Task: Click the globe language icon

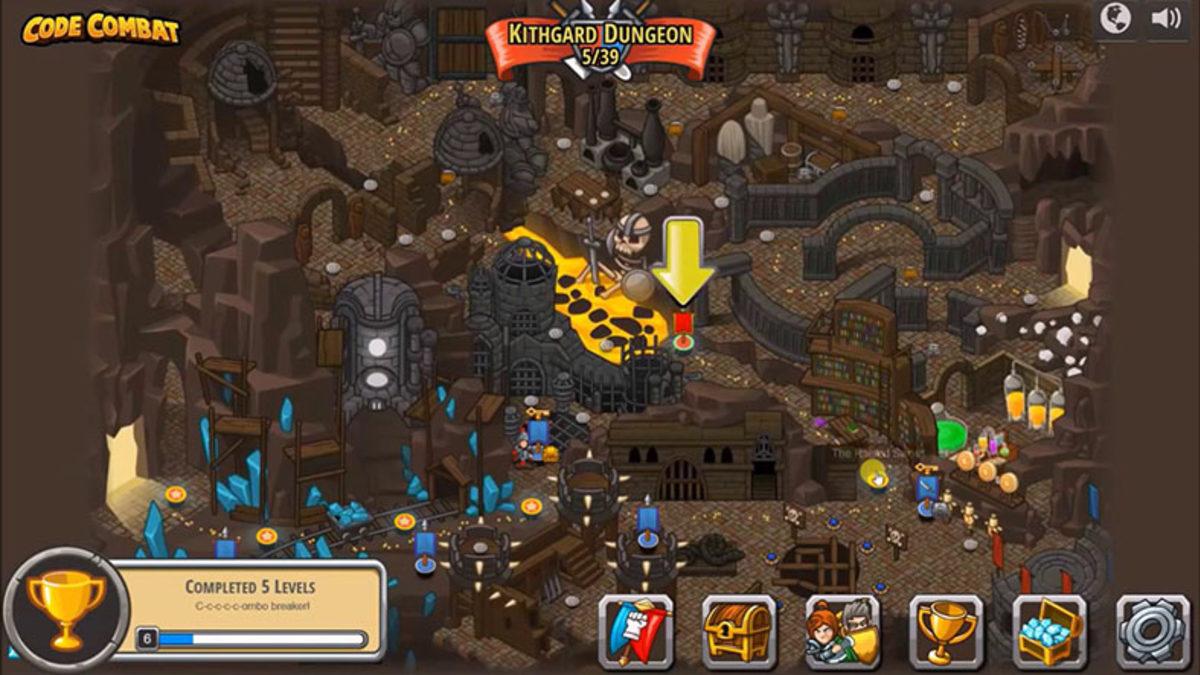Action: click(1116, 19)
